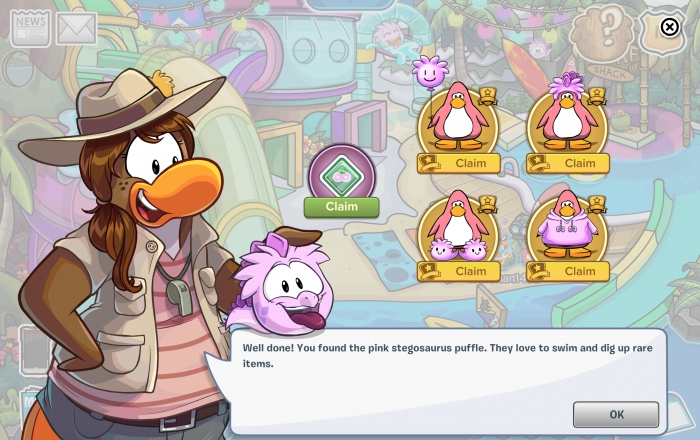Confirm the dialogue with the OK button
This screenshot has width=700, height=440.
click(x=615, y=414)
